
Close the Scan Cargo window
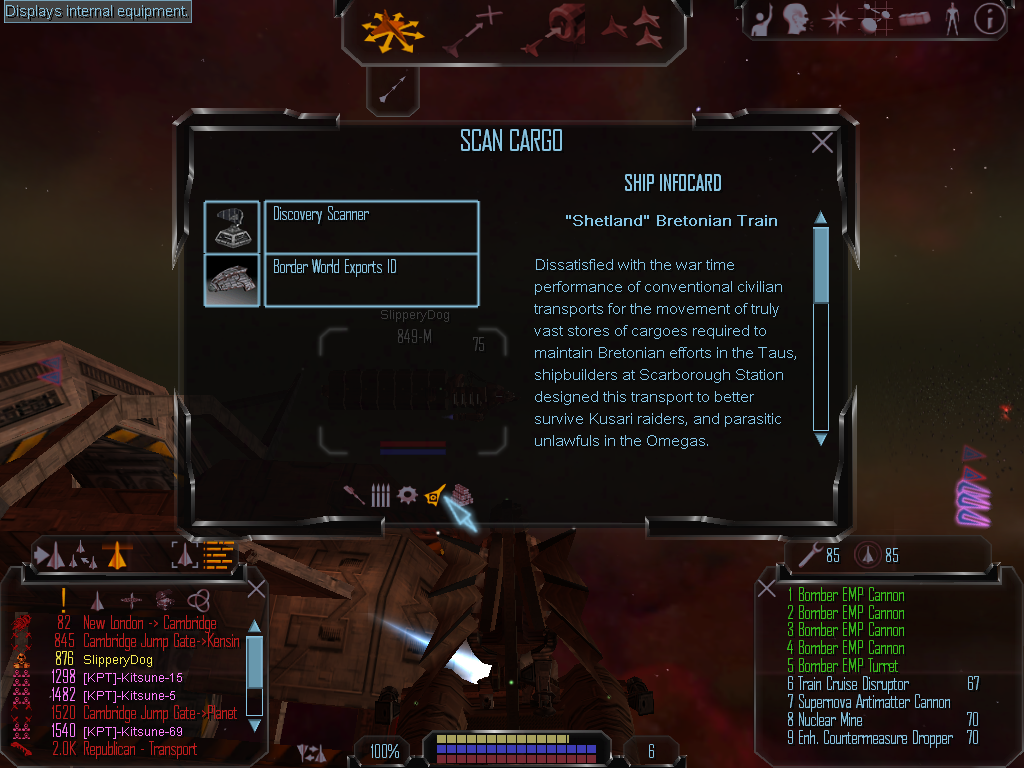(x=822, y=143)
